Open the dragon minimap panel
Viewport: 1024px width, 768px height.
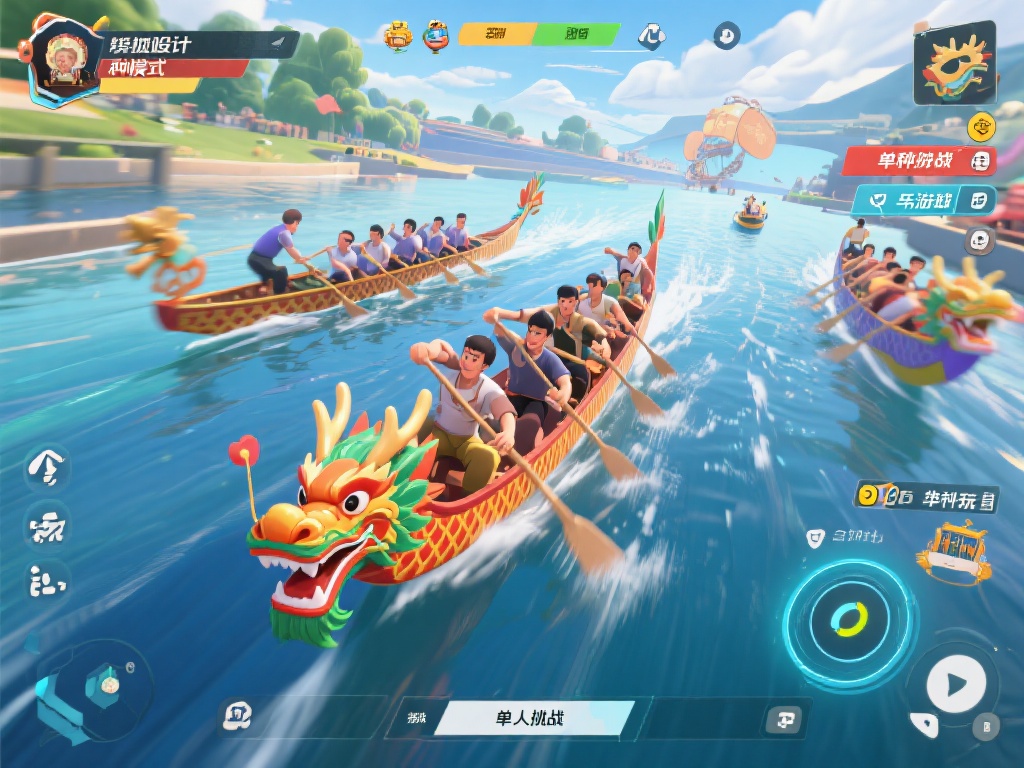pos(954,63)
